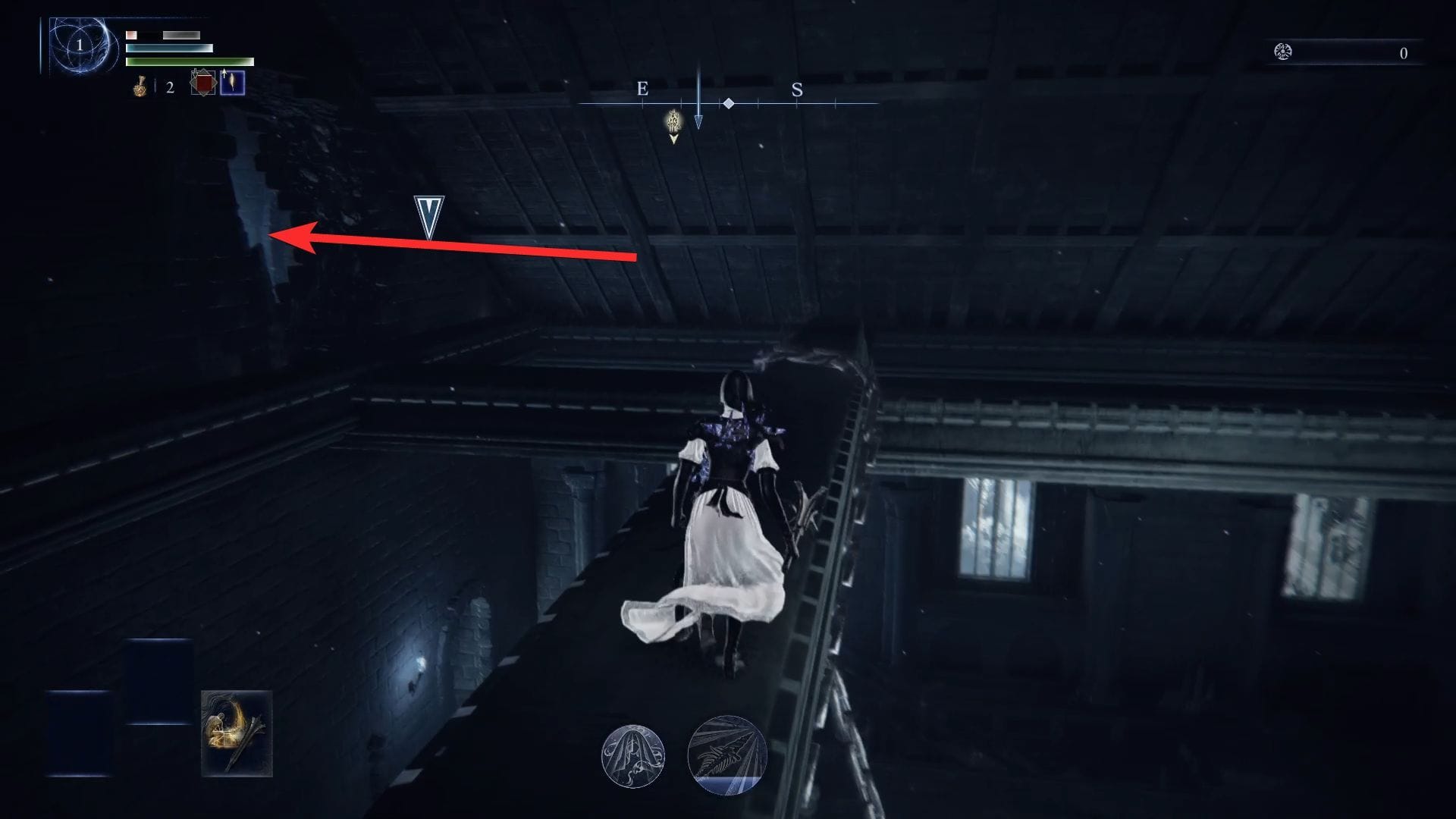Screen dimensions: 1456x819
Task: Click the flask count showing 2
Action: tap(169, 87)
